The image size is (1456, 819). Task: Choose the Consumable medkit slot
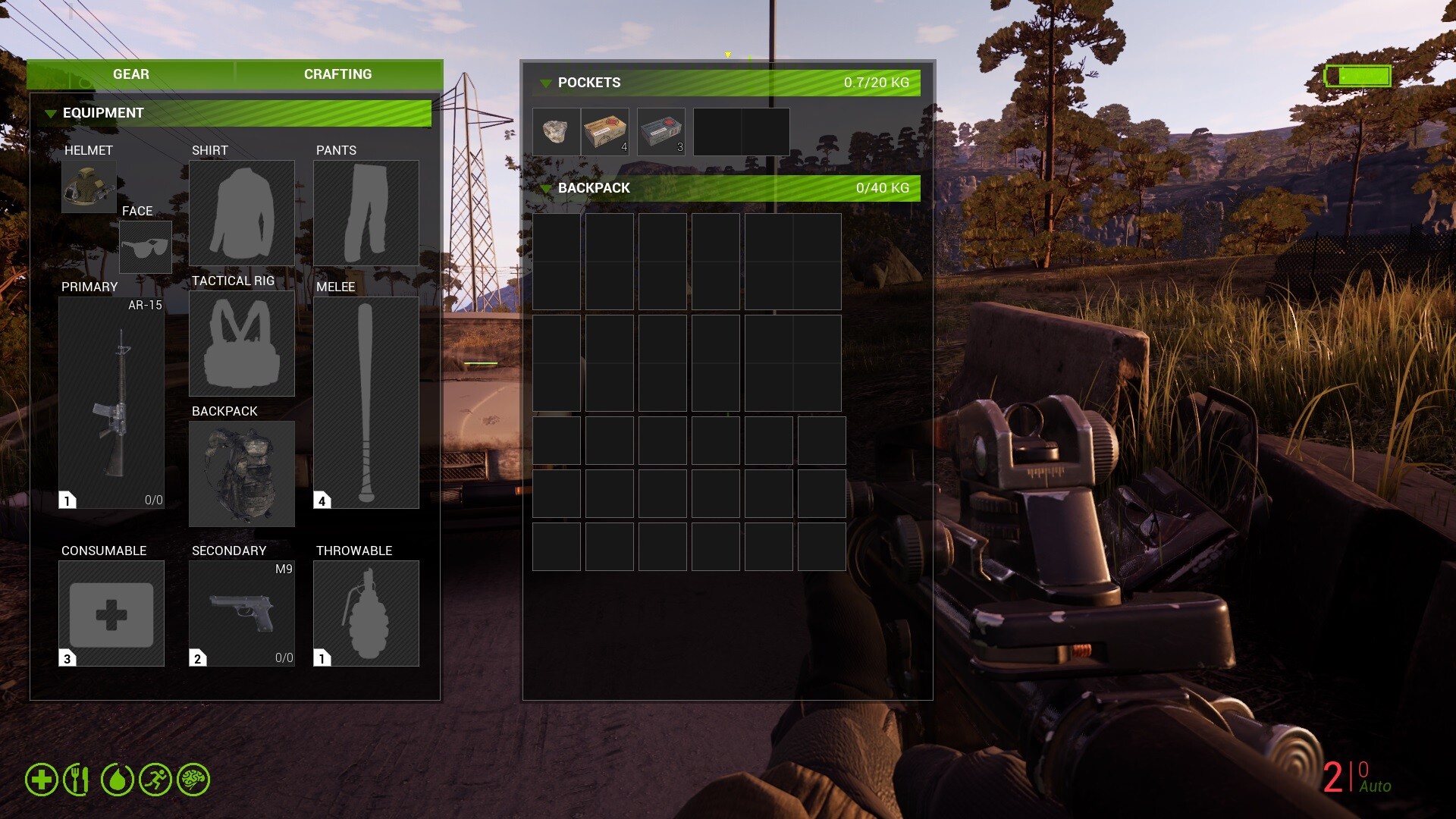point(111,613)
